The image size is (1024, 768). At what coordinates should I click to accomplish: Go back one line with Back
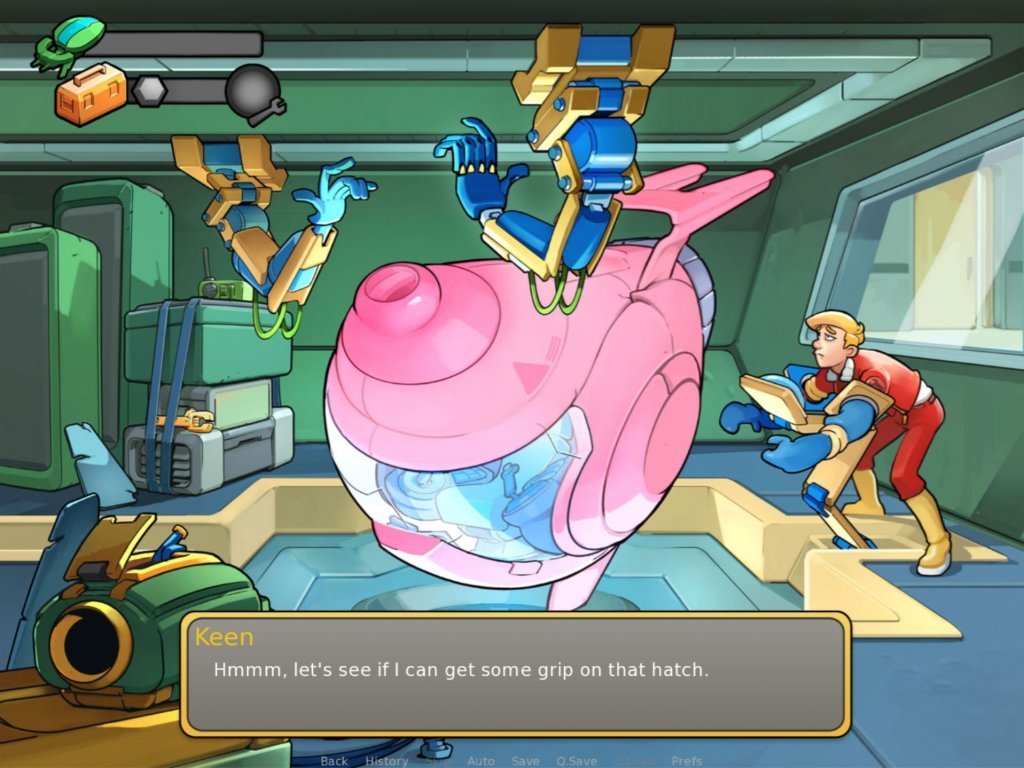[x=334, y=761]
